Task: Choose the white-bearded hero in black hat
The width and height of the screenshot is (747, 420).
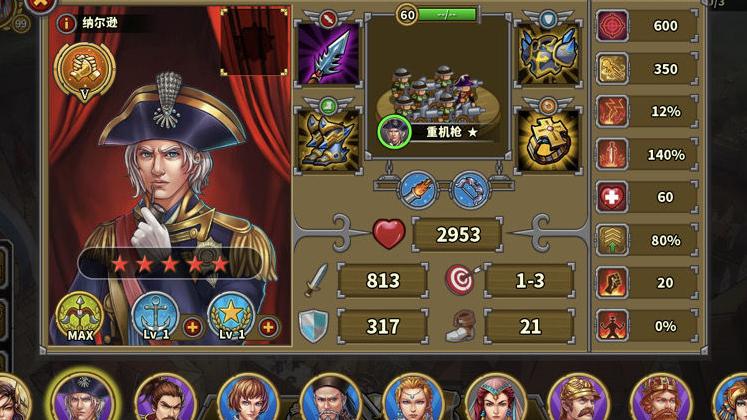Action: tap(331, 401)
